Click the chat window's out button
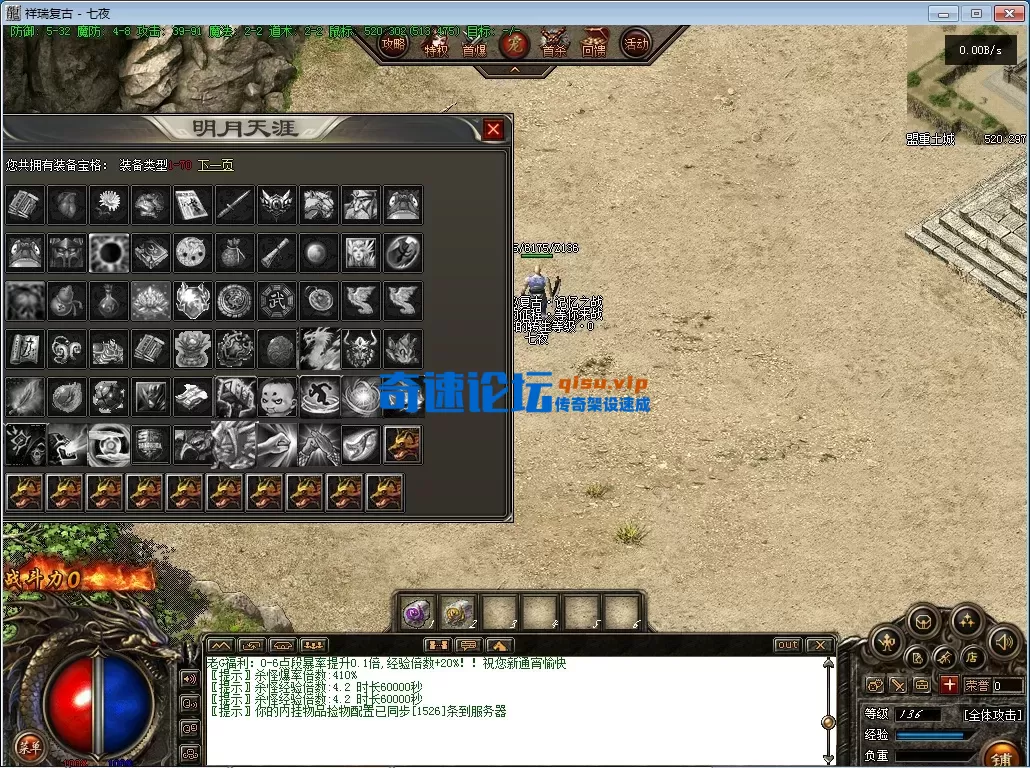 pyautogui.click(x=788, y=645)
